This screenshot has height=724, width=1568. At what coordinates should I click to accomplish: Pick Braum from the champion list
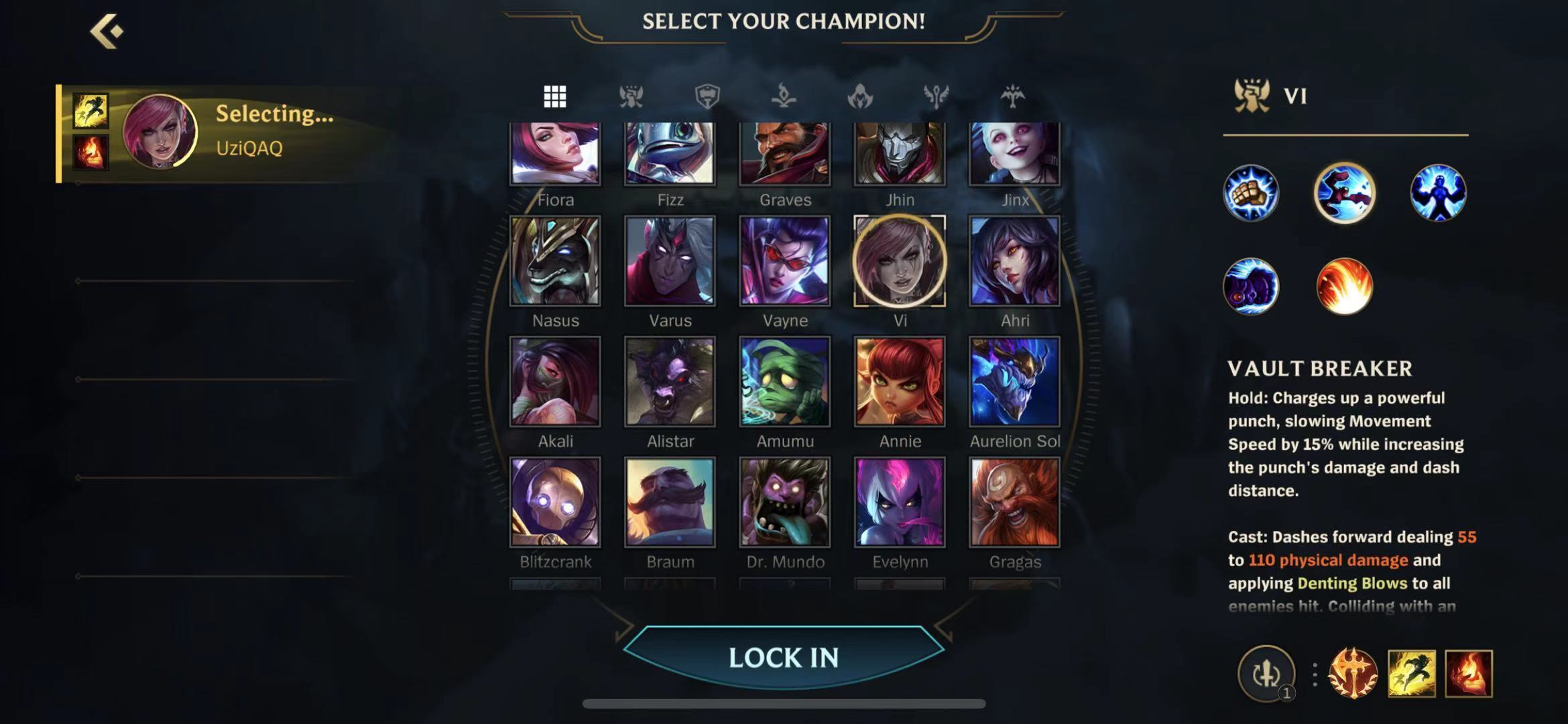670,502
